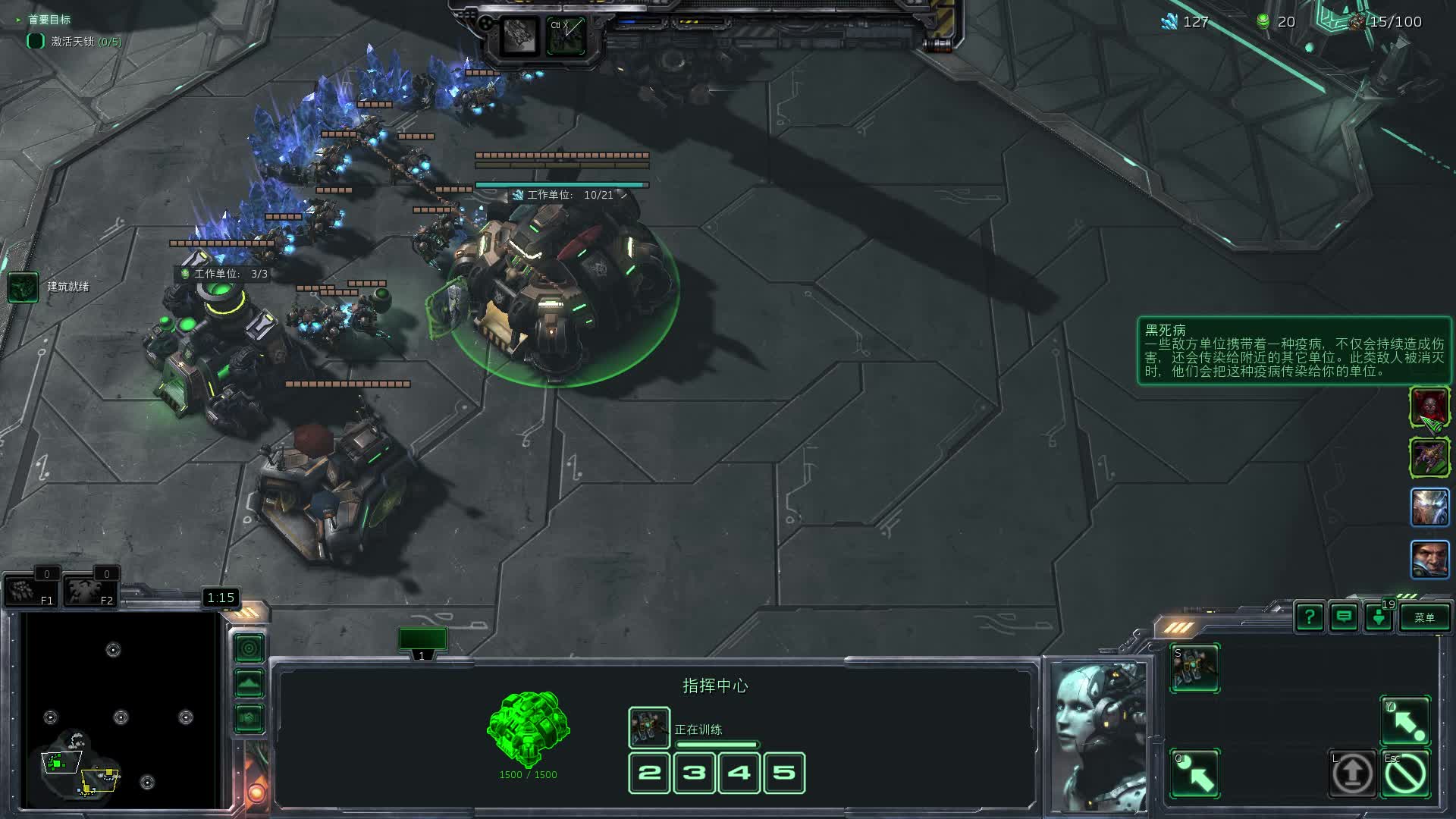Select the Raynor commander portrait
1456x819 pixels.
1429,560
